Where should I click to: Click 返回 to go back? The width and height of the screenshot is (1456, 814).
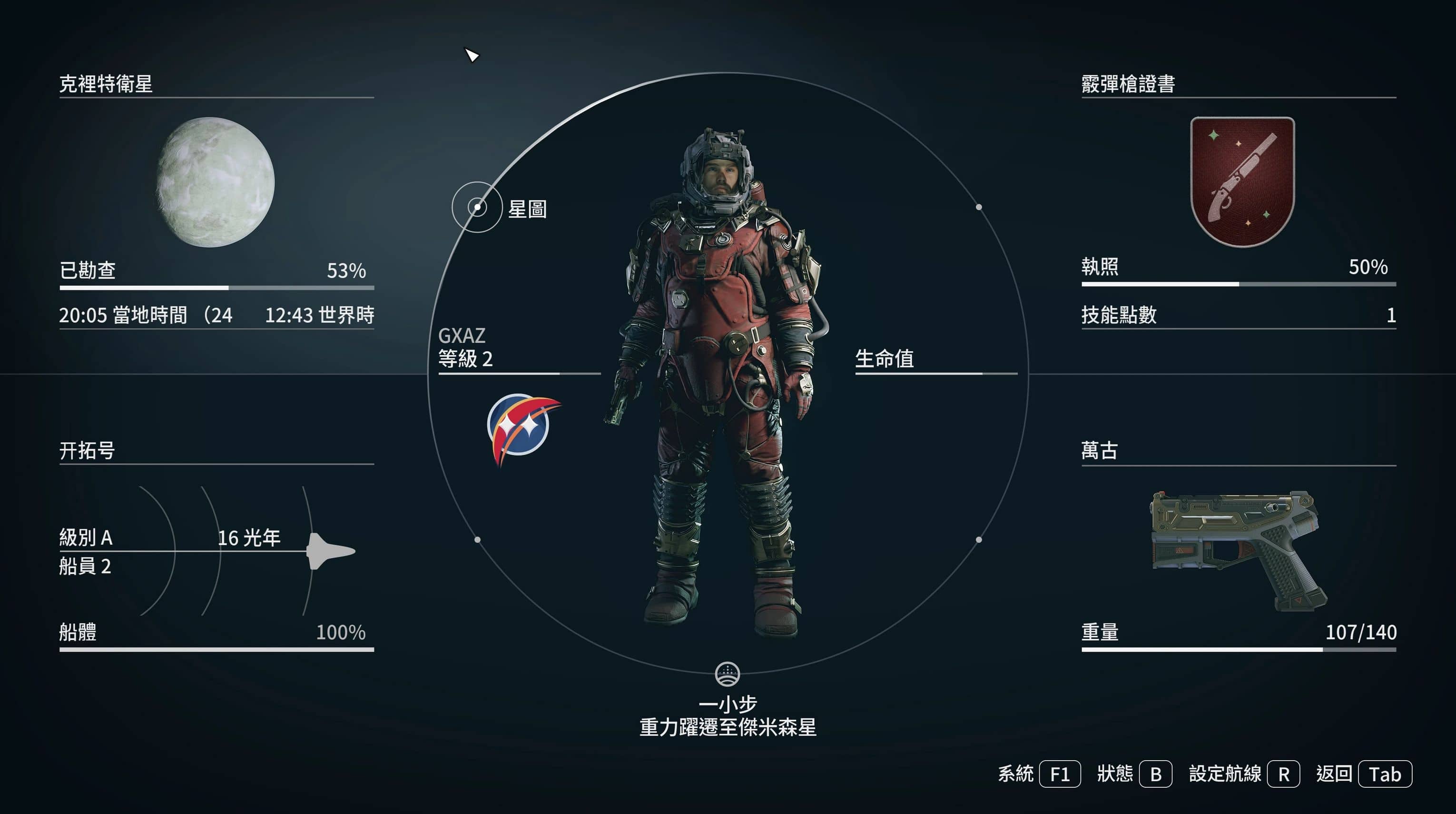point(1363,774)
